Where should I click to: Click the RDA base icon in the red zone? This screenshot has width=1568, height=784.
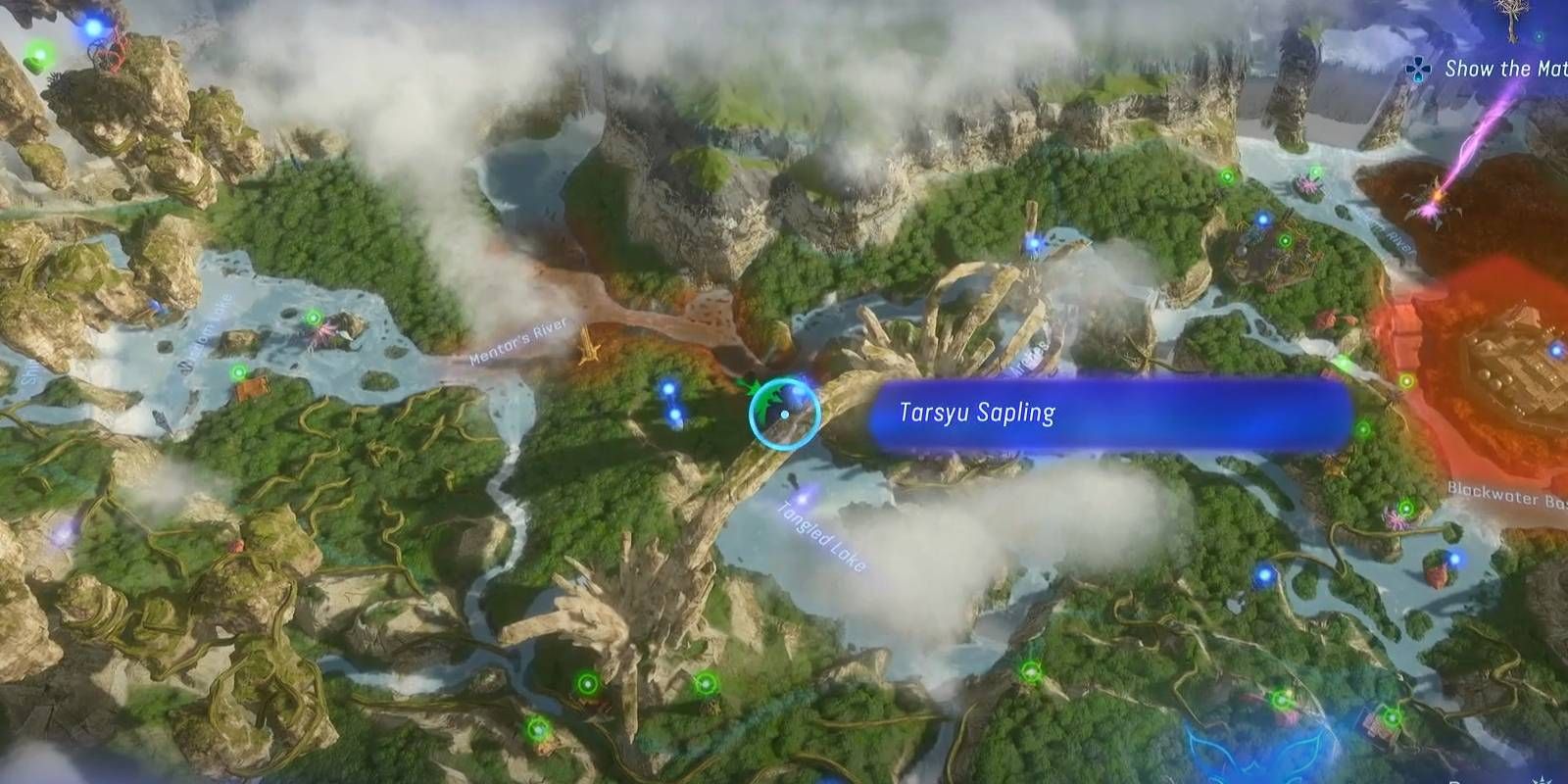[x=1514, y=358]
